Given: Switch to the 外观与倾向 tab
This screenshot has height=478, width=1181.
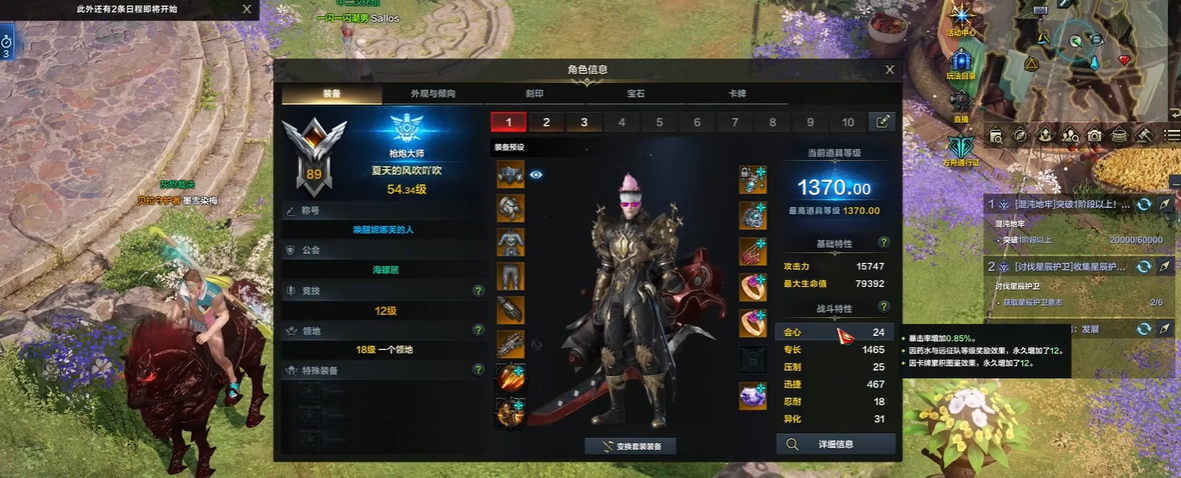Looking at the screenshot, I should 433,94.
